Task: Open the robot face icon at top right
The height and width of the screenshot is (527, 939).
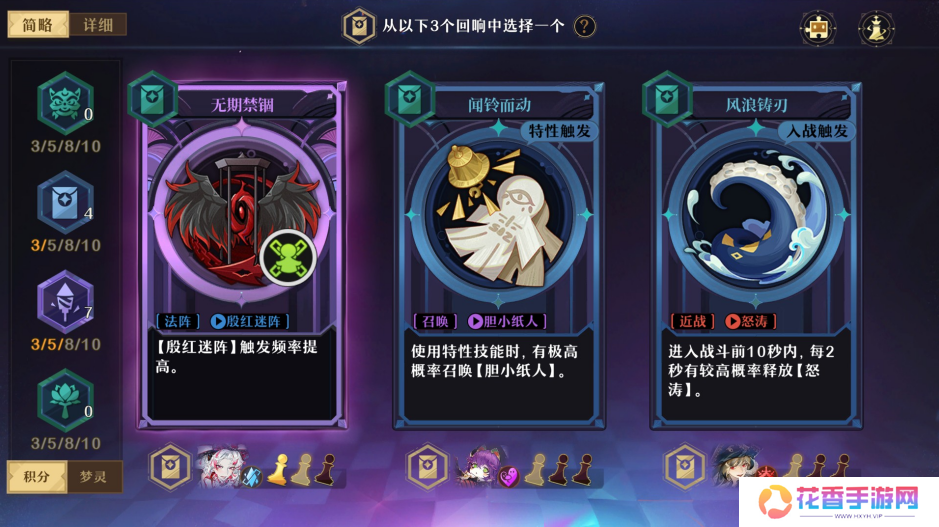Action: coord(818,28)
